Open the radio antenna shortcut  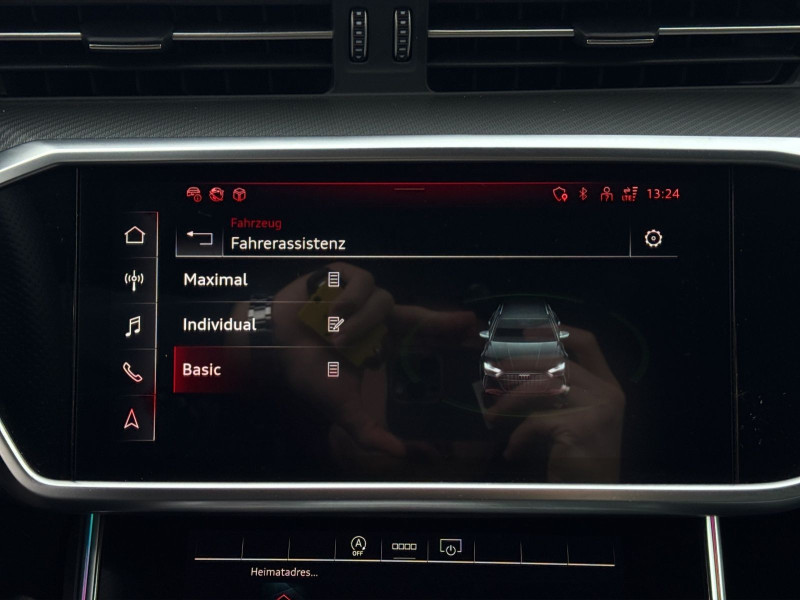click(x=134, y=280)
